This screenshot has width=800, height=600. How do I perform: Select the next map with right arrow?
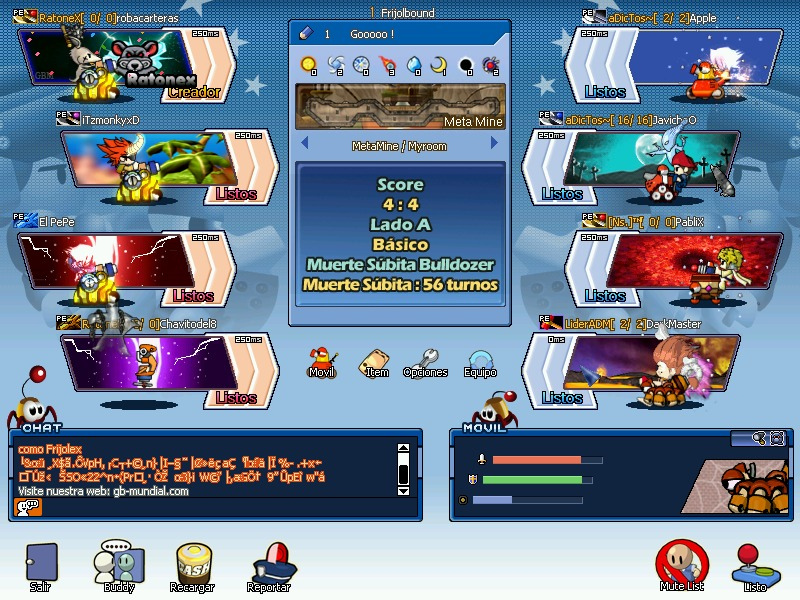tap(493, 145)
